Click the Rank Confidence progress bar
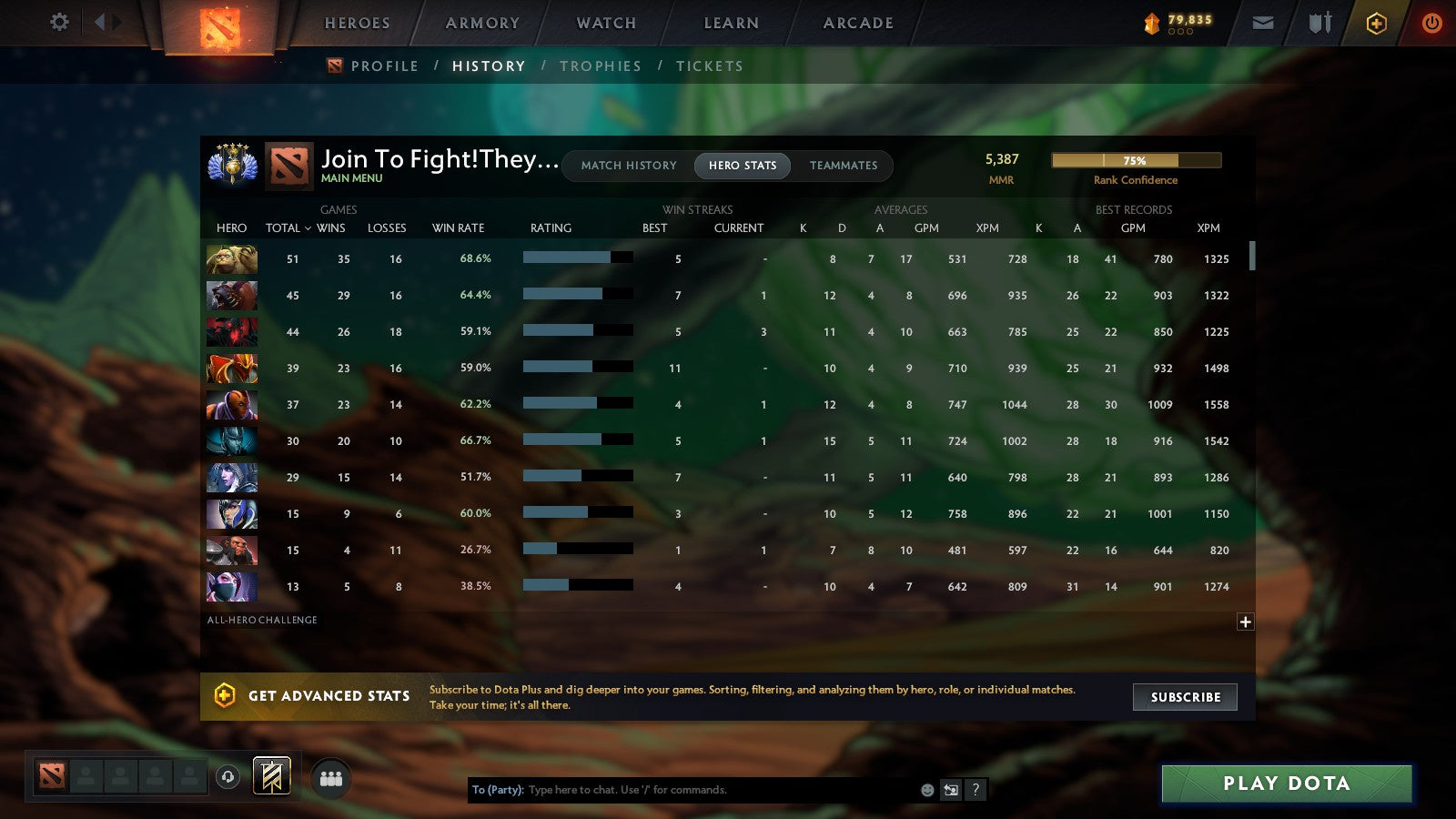1456x819 pixels. pyautogui.click(x=1136, y=160)
